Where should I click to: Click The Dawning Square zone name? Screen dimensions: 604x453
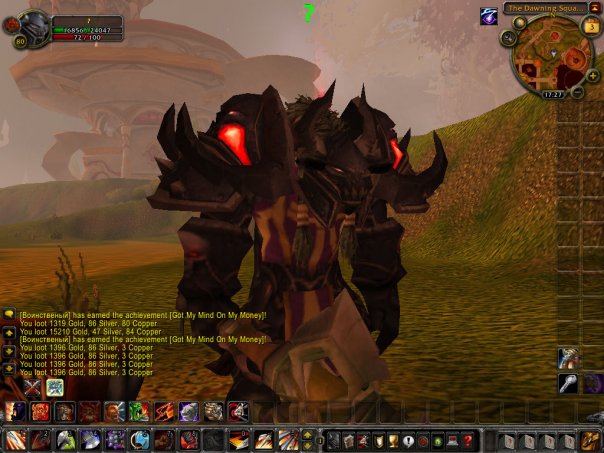545,8
